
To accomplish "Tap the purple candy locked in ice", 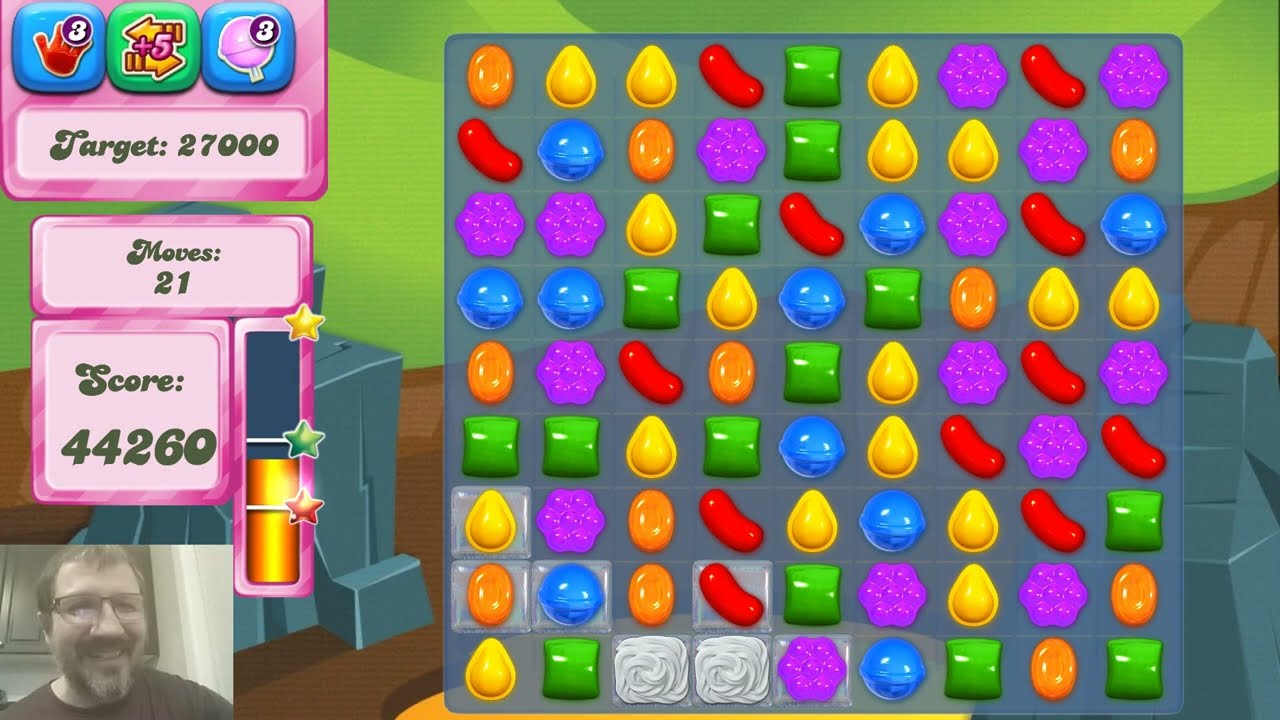I will pos(812,668).
